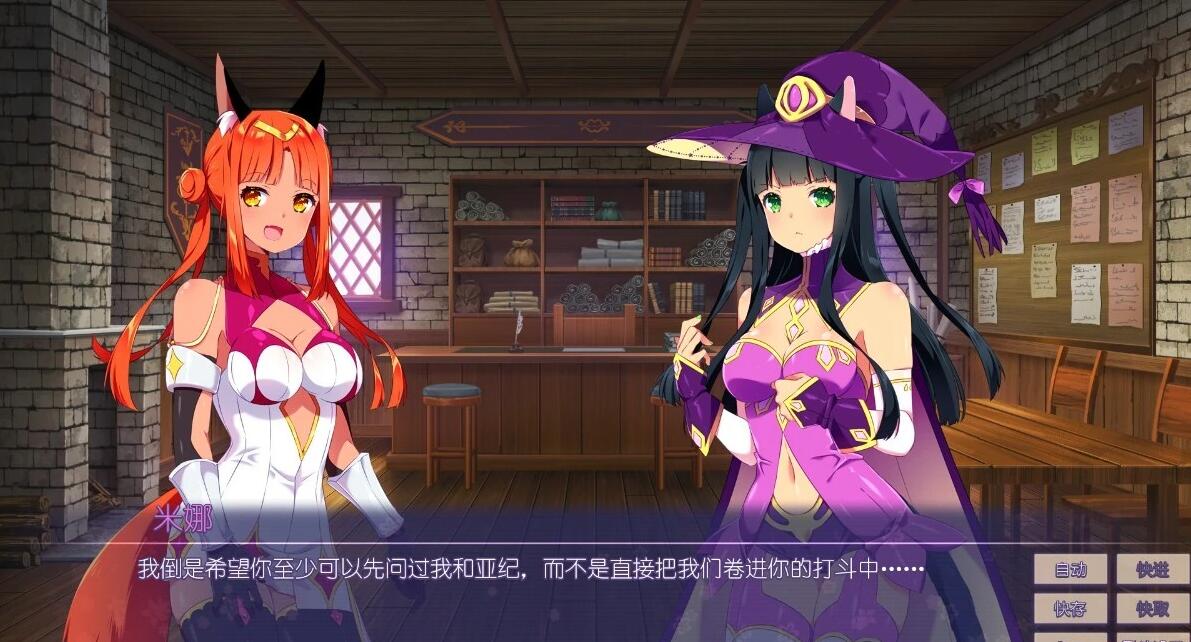Fast-forward dialogue using the 快进 button

[x=1152, y=570]
